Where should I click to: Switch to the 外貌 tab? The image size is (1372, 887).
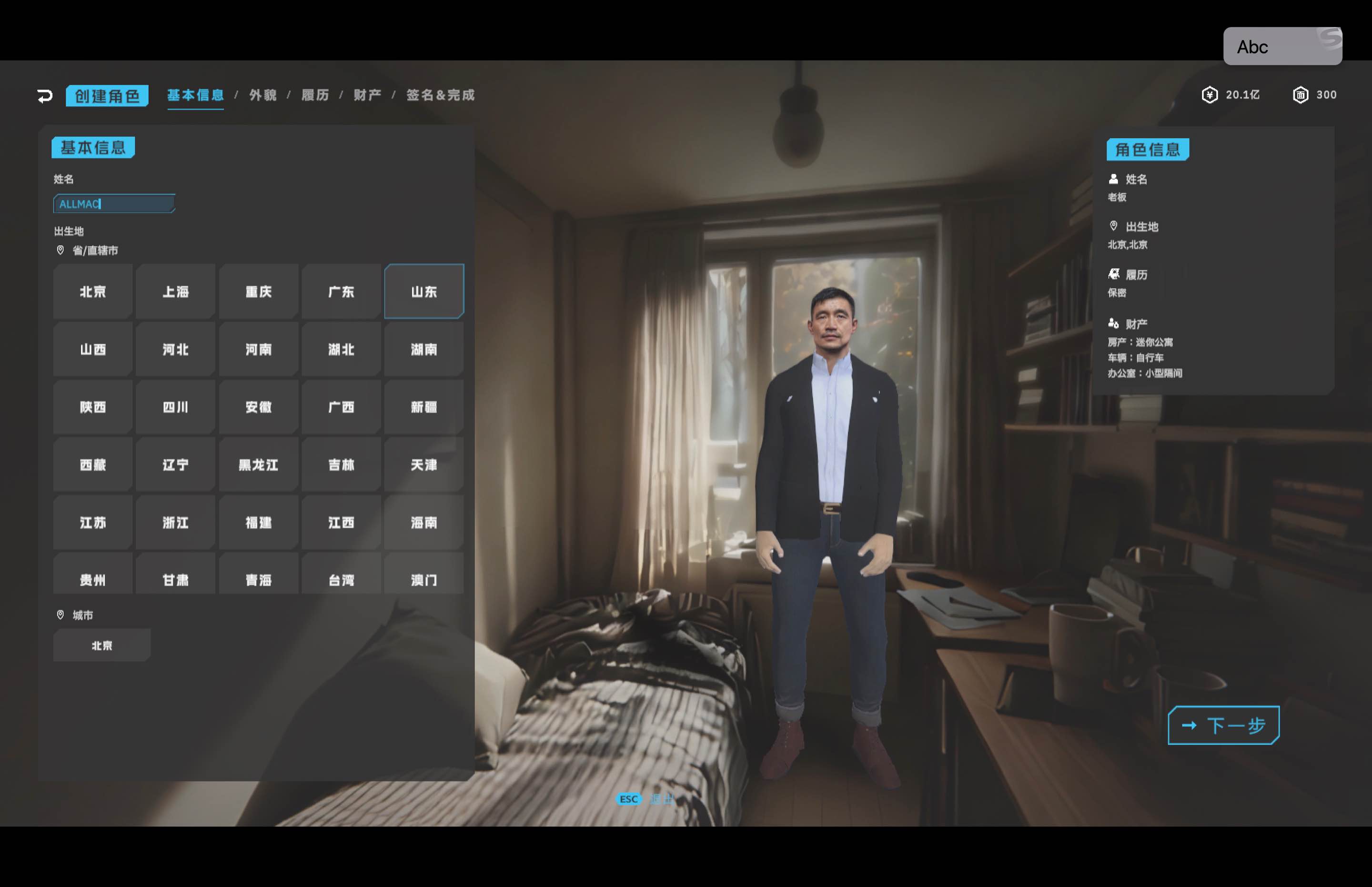click(x=262, y=96)
